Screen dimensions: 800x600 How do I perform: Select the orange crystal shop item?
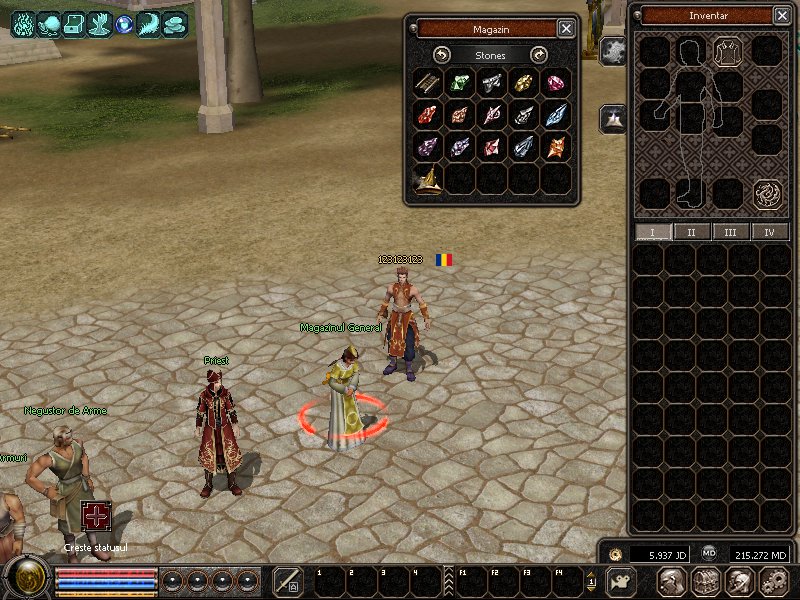[556, 147]
